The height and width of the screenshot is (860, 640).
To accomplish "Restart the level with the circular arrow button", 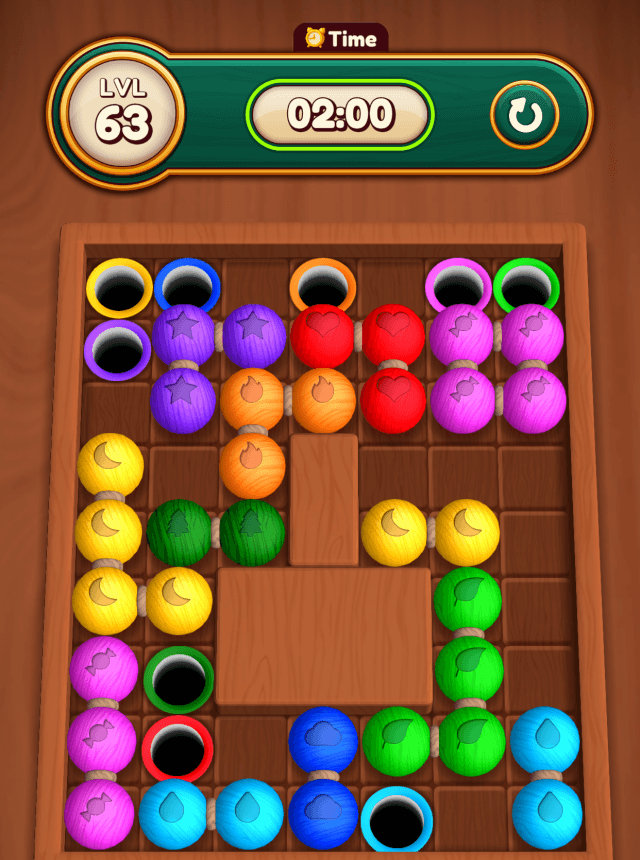I will (x=524, y=116).
